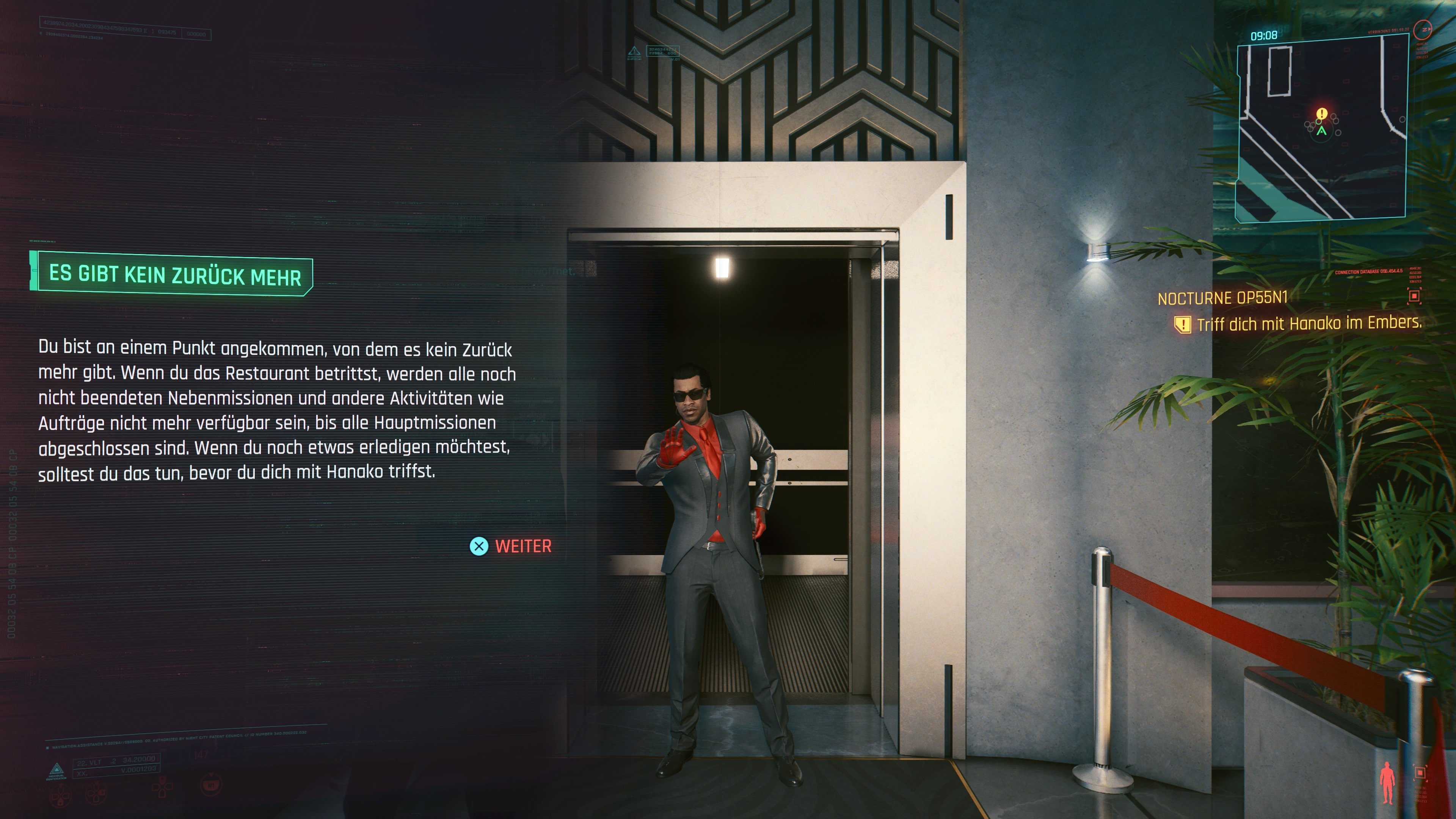Click the 22. VLT coordinate readout field
This screenshot has height=819, width=1456.
click(x=116, y=761)
